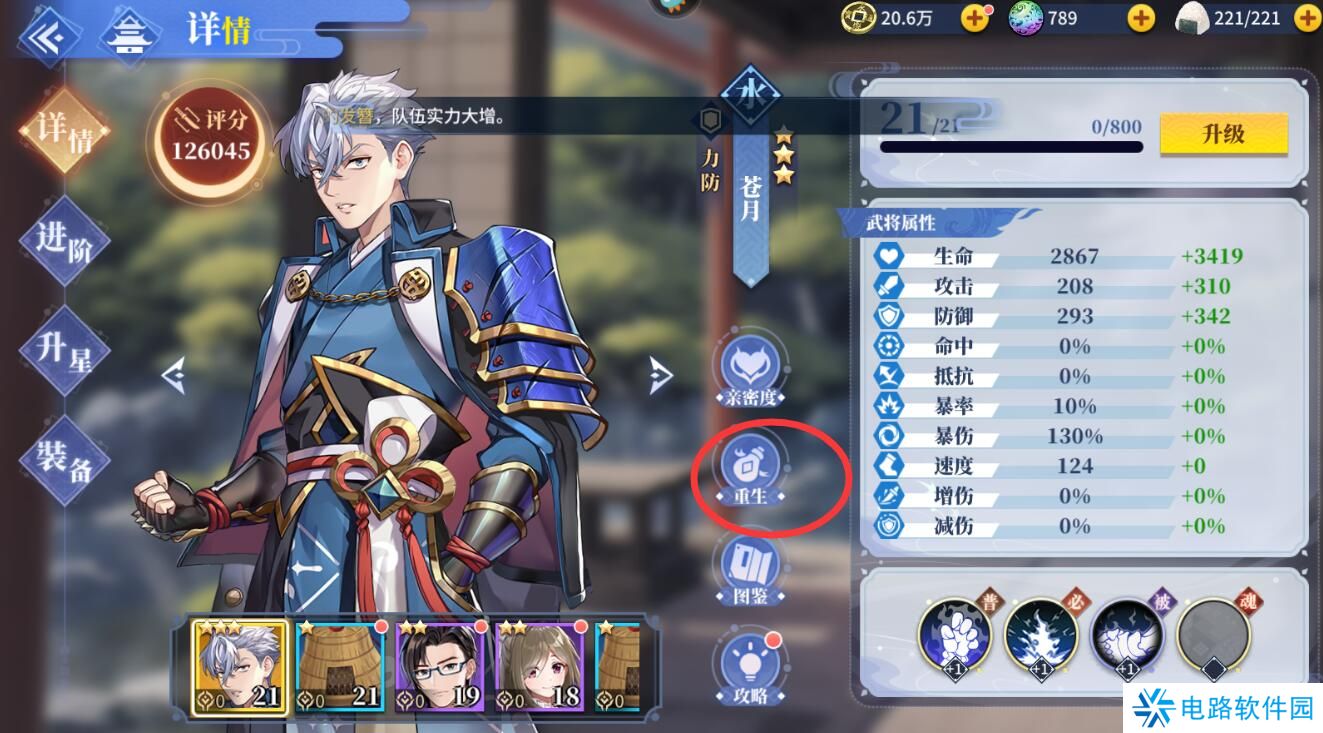The height and width of the screenshot is (733, 1323).
Task: Select the 必 ultimate skill icon
Action: [x=1042, y=640]
